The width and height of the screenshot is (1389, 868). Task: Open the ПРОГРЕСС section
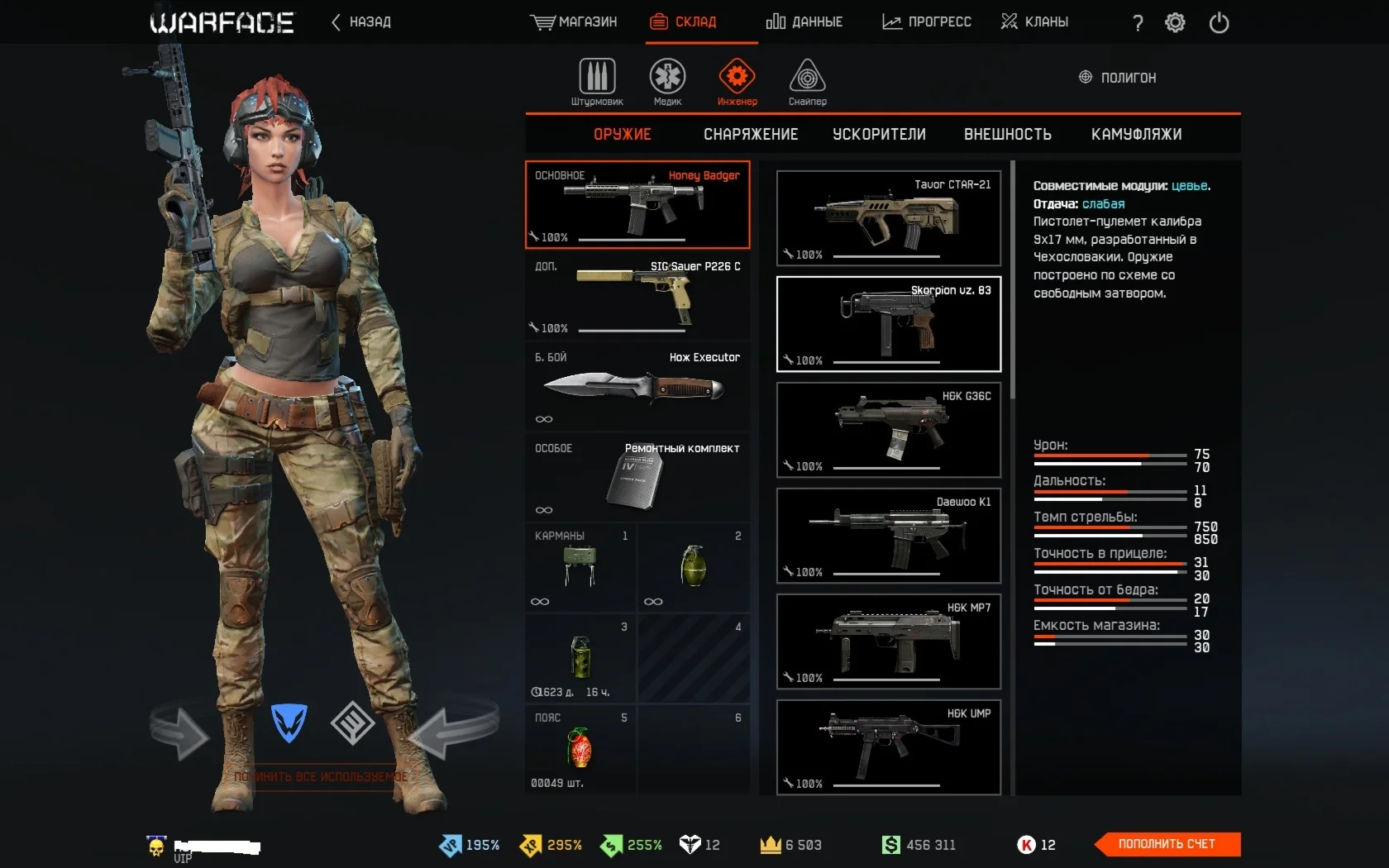(927, 22)
